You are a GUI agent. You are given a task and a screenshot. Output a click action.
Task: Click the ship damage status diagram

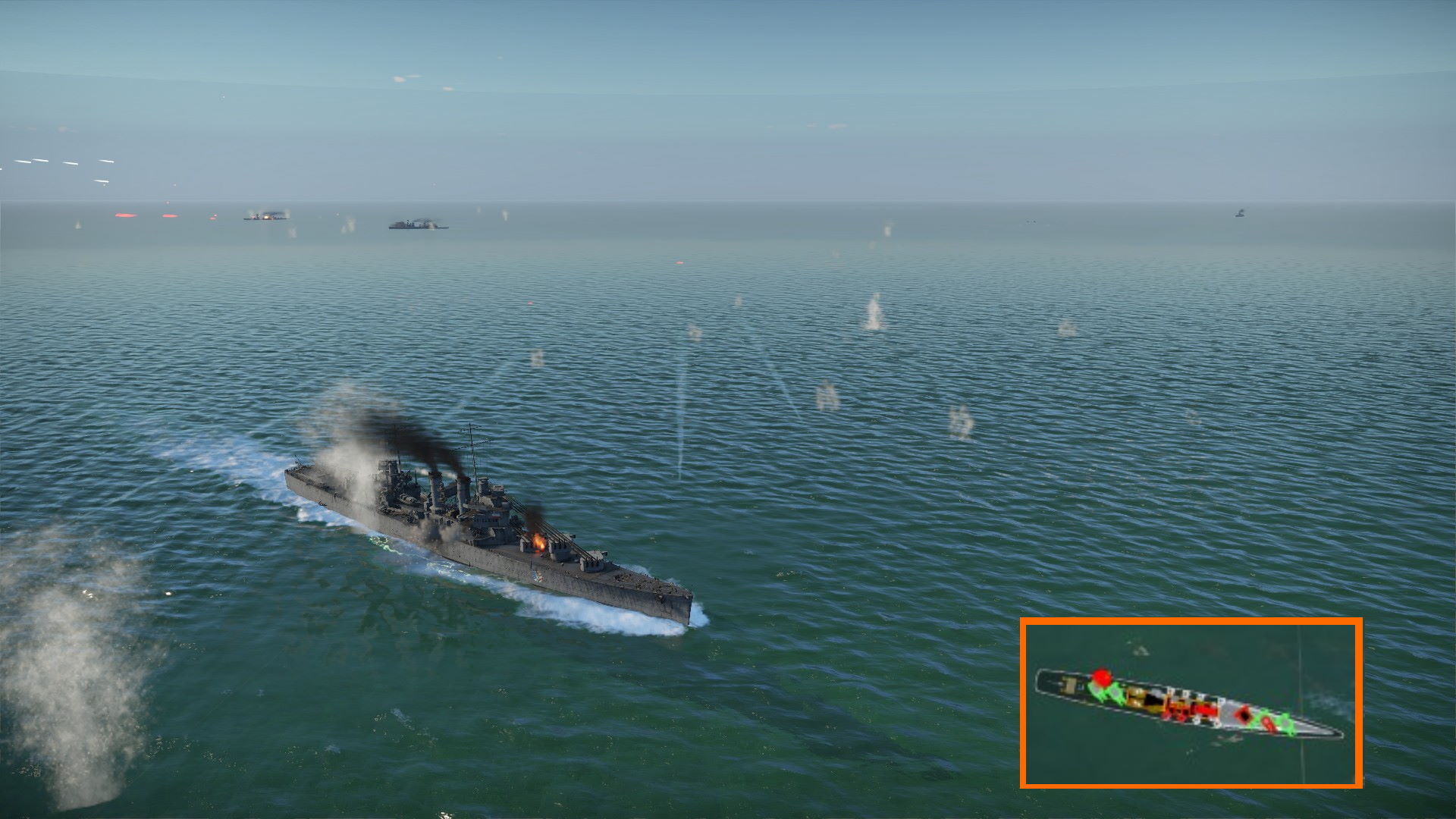click(x=1188, y=703)
